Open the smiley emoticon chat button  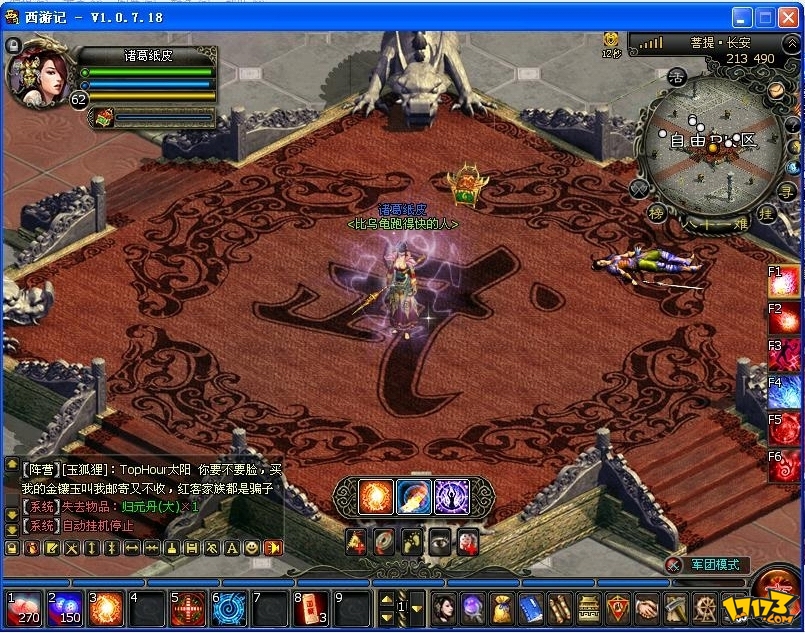(x=252, y=548)
